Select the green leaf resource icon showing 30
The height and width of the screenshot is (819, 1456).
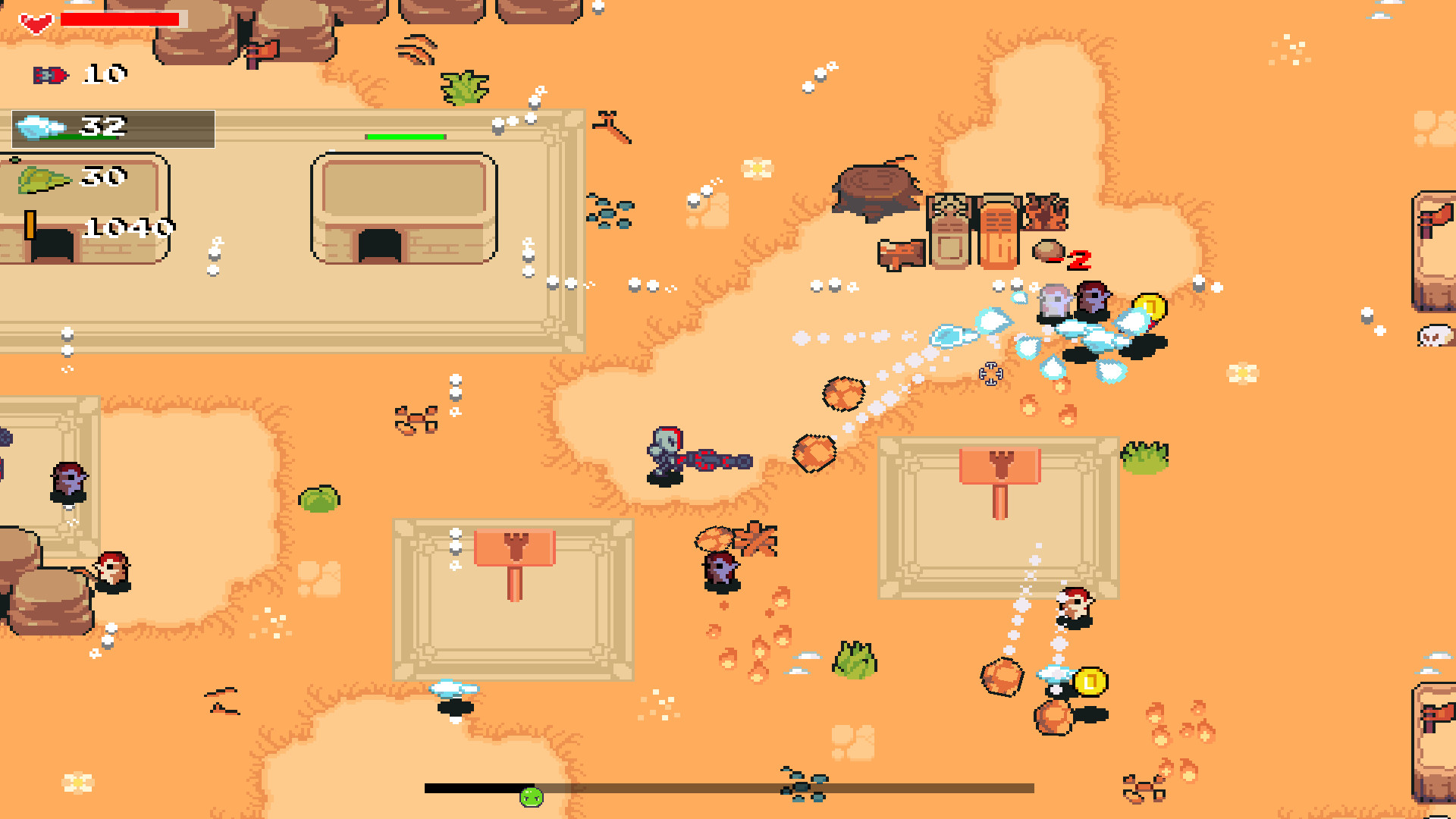(x=42, y=177)
